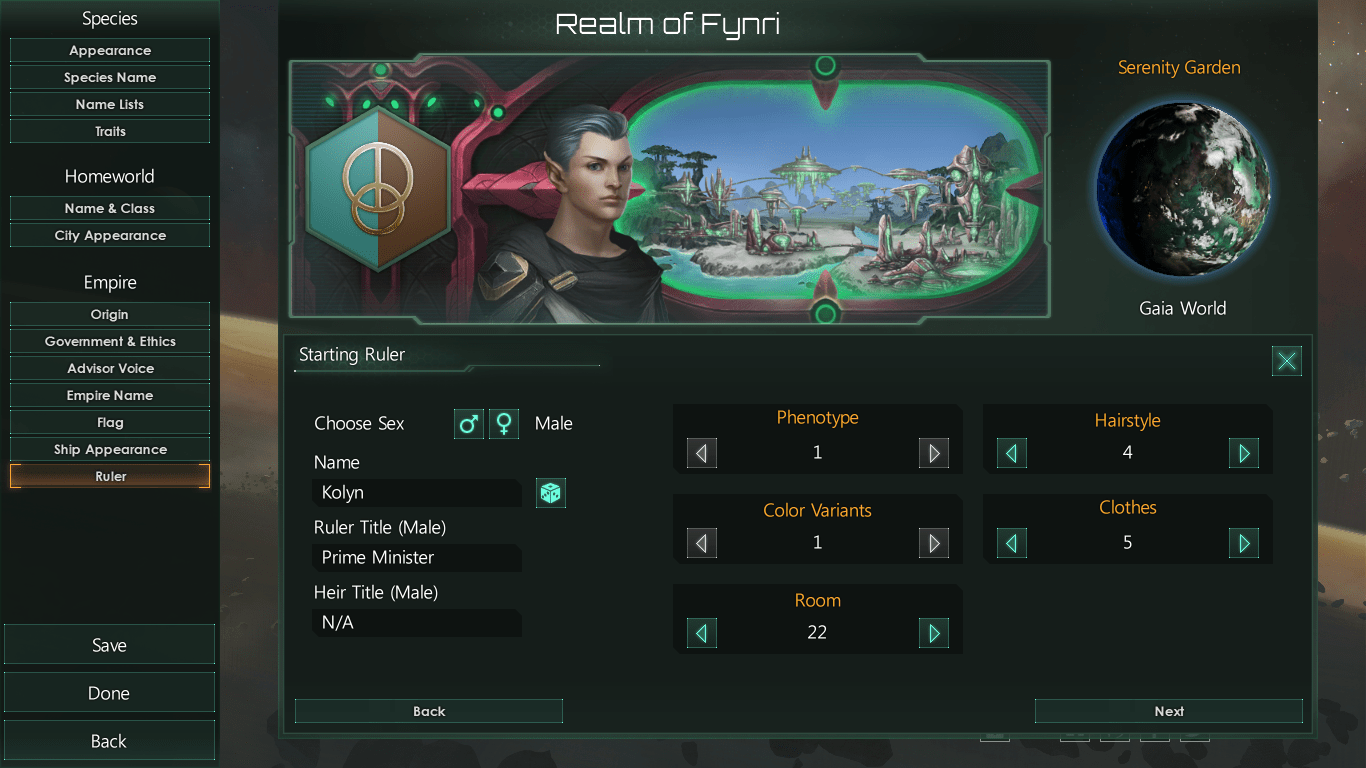This screenshot has width=1366, height=768.
Task: Choose the male sex symbol button
Action: 469,424
